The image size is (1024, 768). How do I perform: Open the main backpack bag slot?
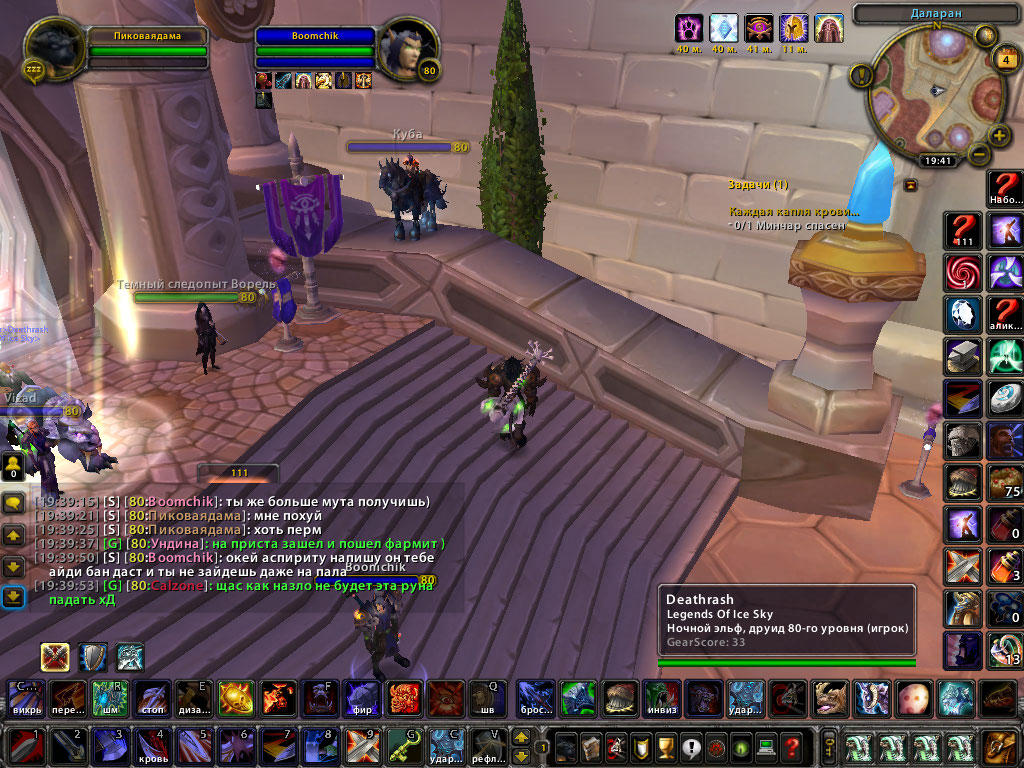(999, 747)
